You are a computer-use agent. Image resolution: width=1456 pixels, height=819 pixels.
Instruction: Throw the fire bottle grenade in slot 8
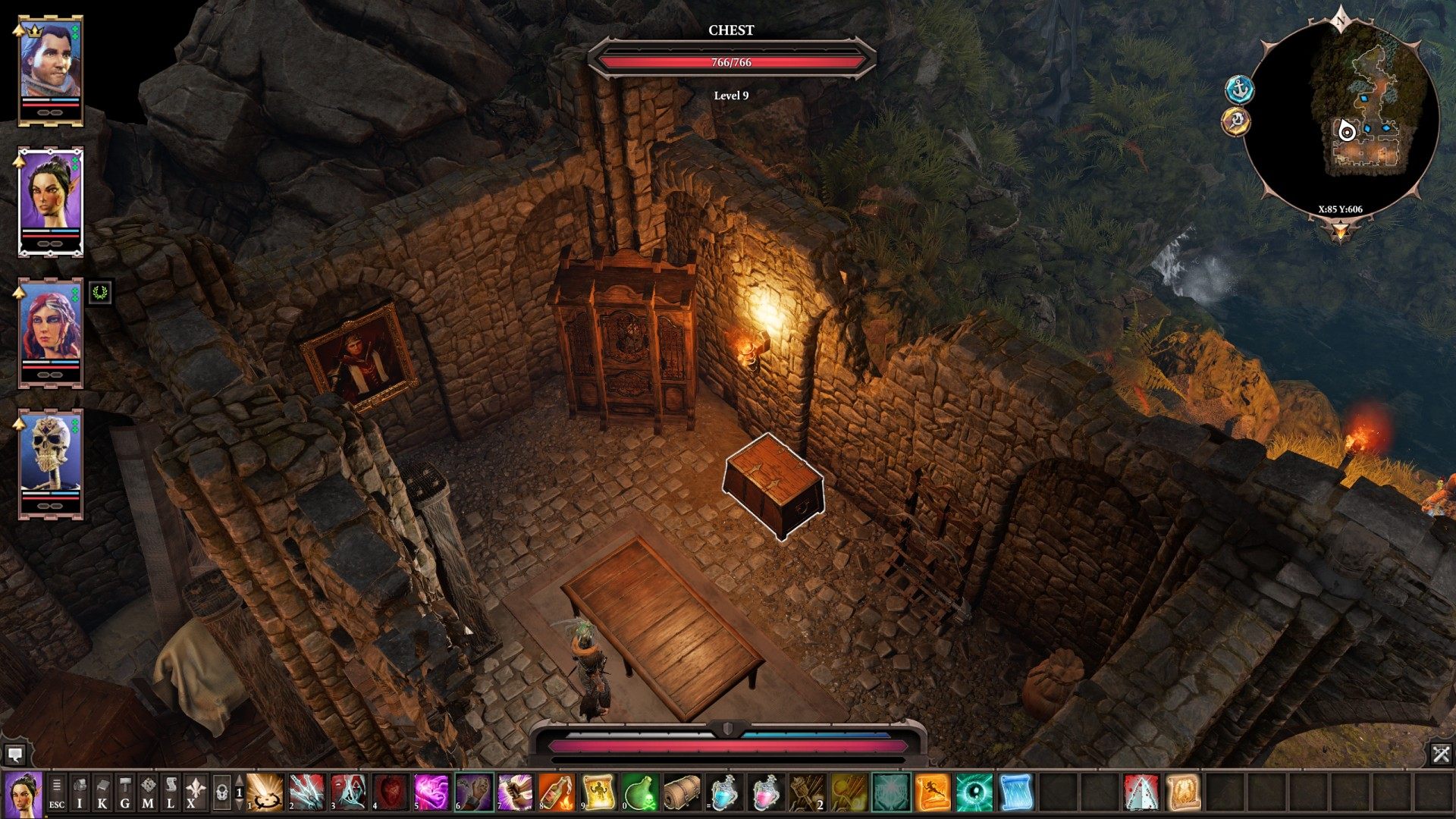click(x=557, y=793)
